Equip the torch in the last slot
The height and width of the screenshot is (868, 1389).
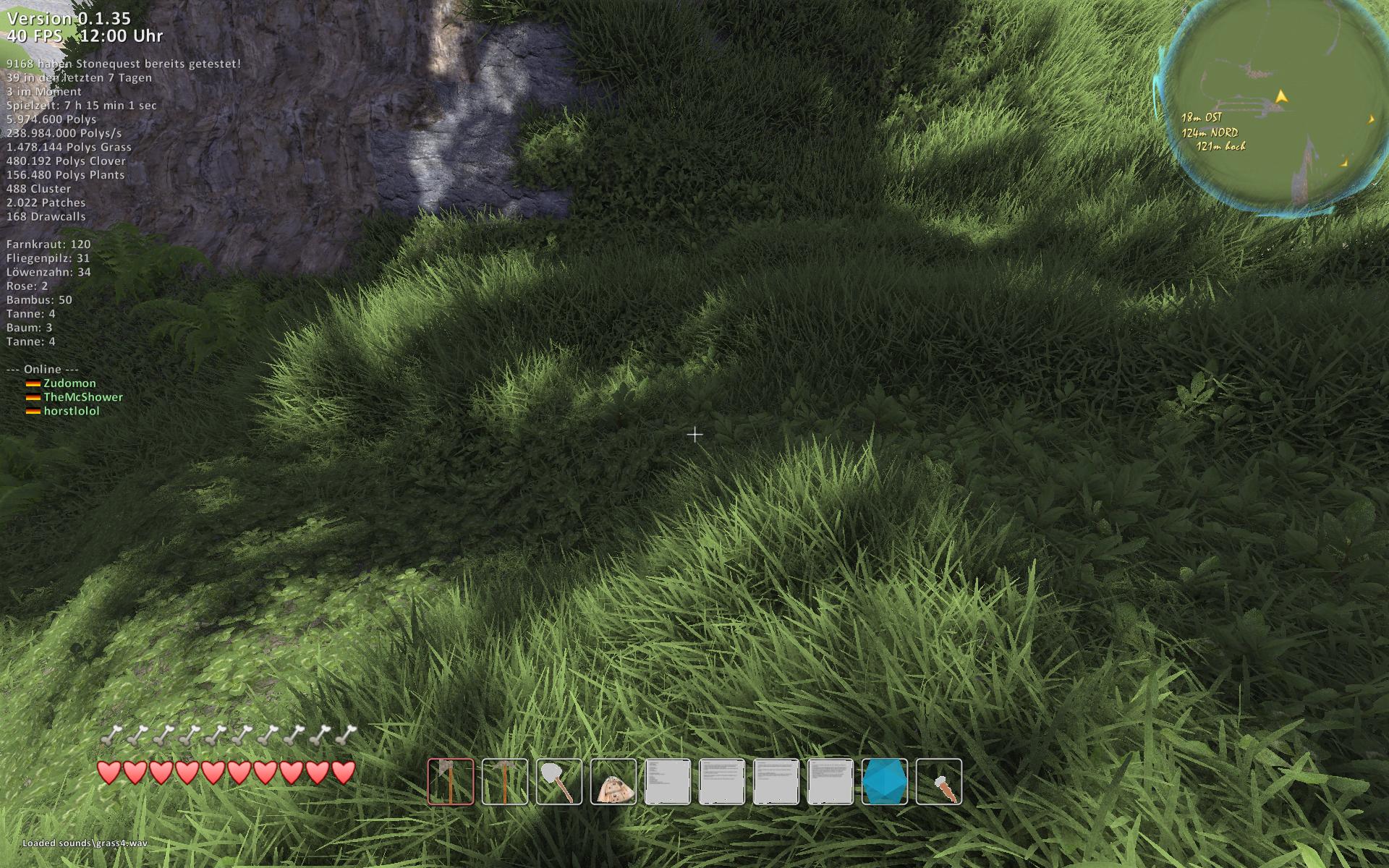(x=939, y=781)
